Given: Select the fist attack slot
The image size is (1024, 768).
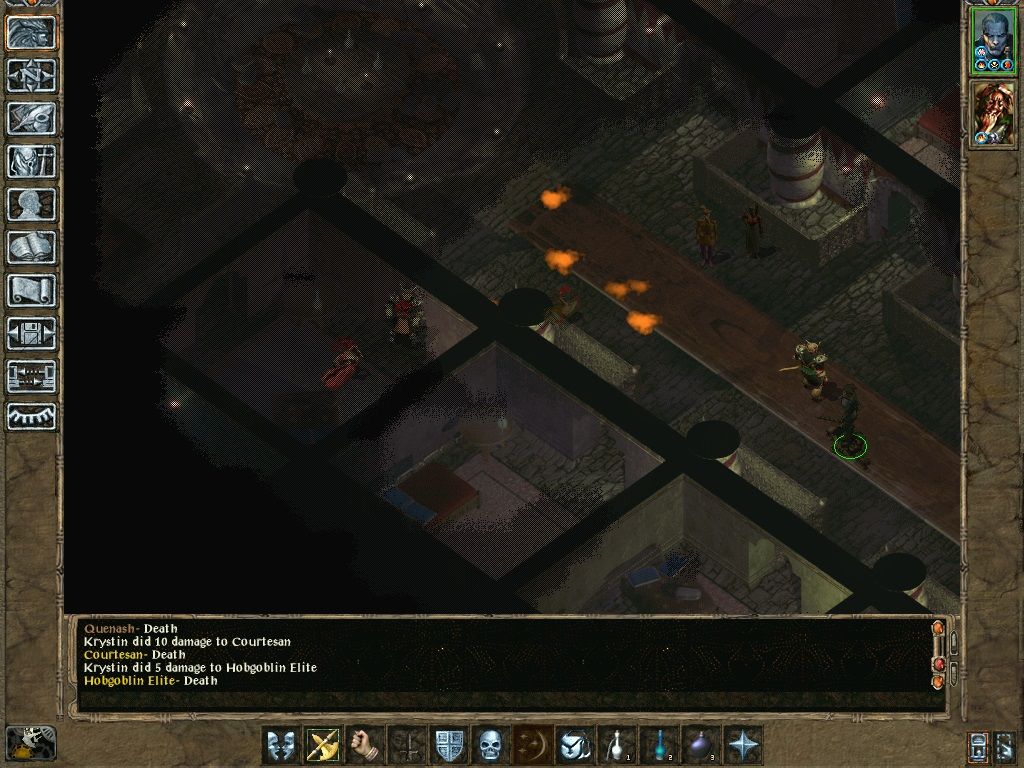Looking at the screenshot, I should pyautogui.click(x=364, y=745).
